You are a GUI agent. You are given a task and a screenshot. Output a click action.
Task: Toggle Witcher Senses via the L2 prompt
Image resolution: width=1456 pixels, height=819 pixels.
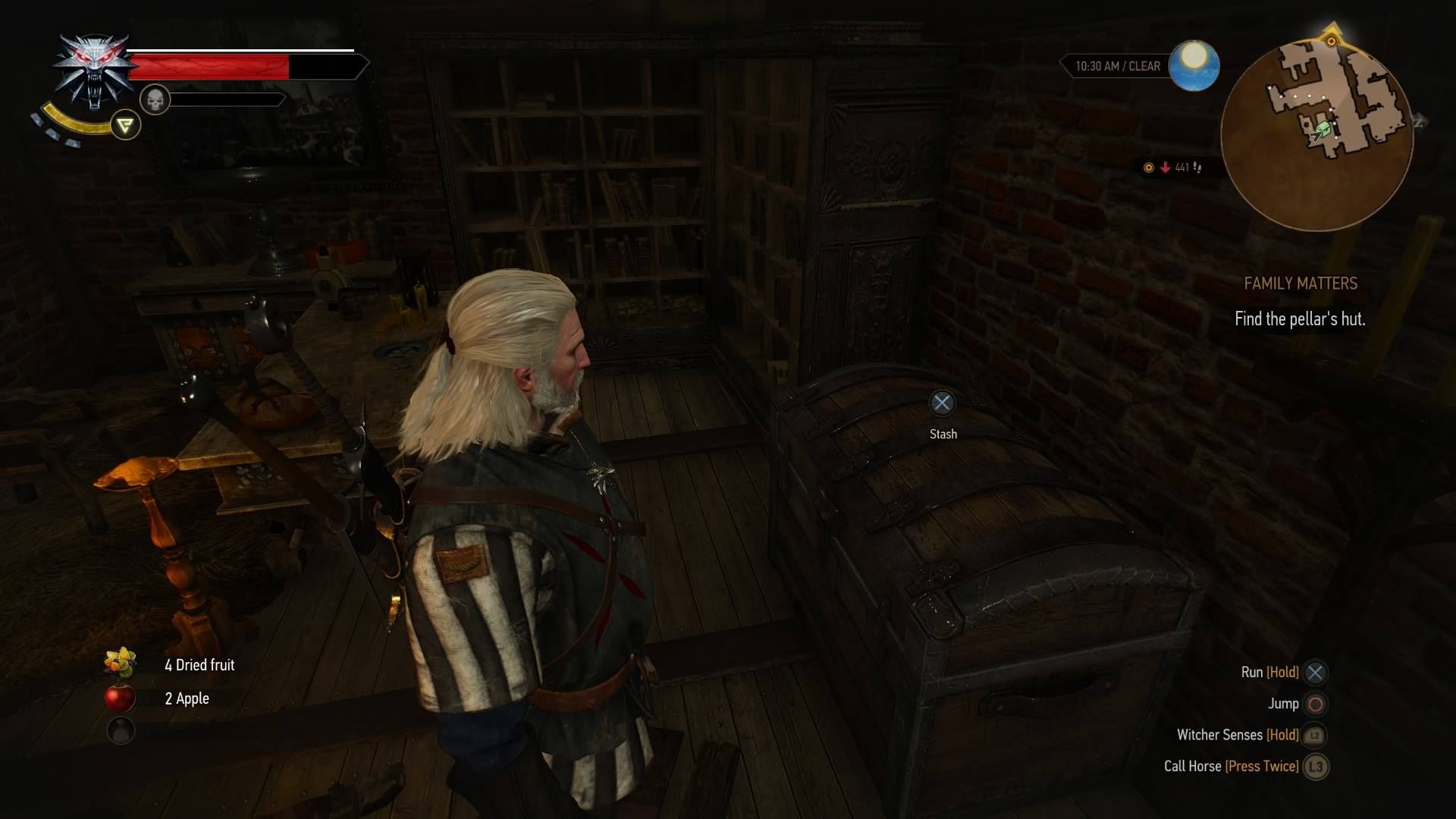click(1314, 735)
